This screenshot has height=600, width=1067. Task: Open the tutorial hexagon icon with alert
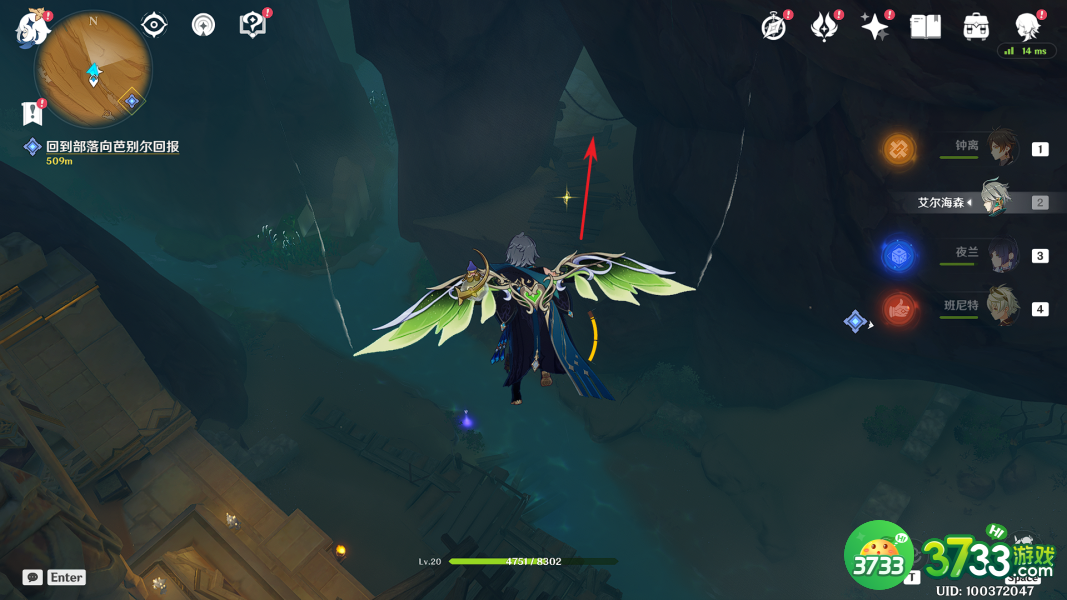click(x=253, y=25)
